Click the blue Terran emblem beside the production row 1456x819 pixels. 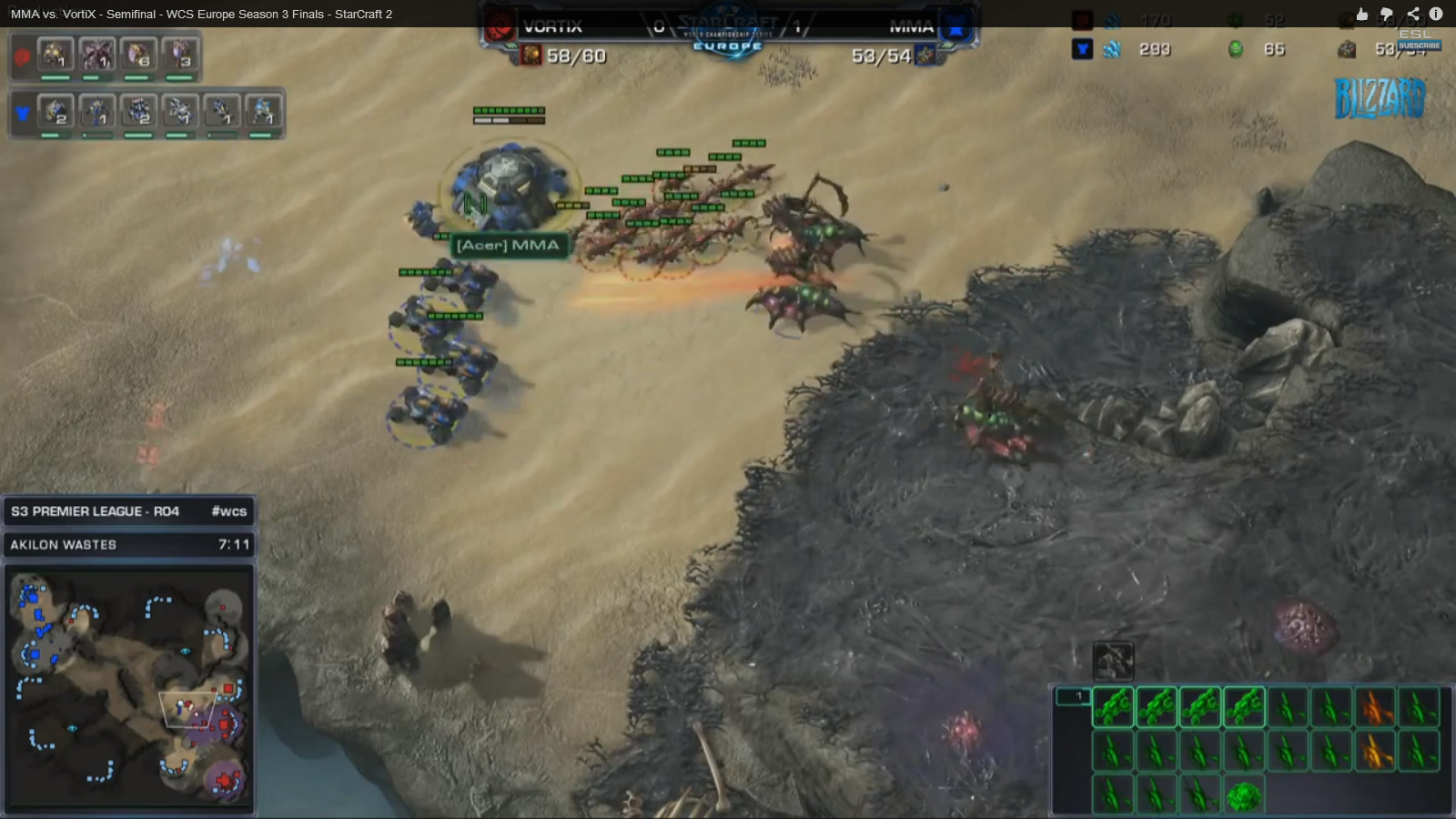(x=22, y=113)
